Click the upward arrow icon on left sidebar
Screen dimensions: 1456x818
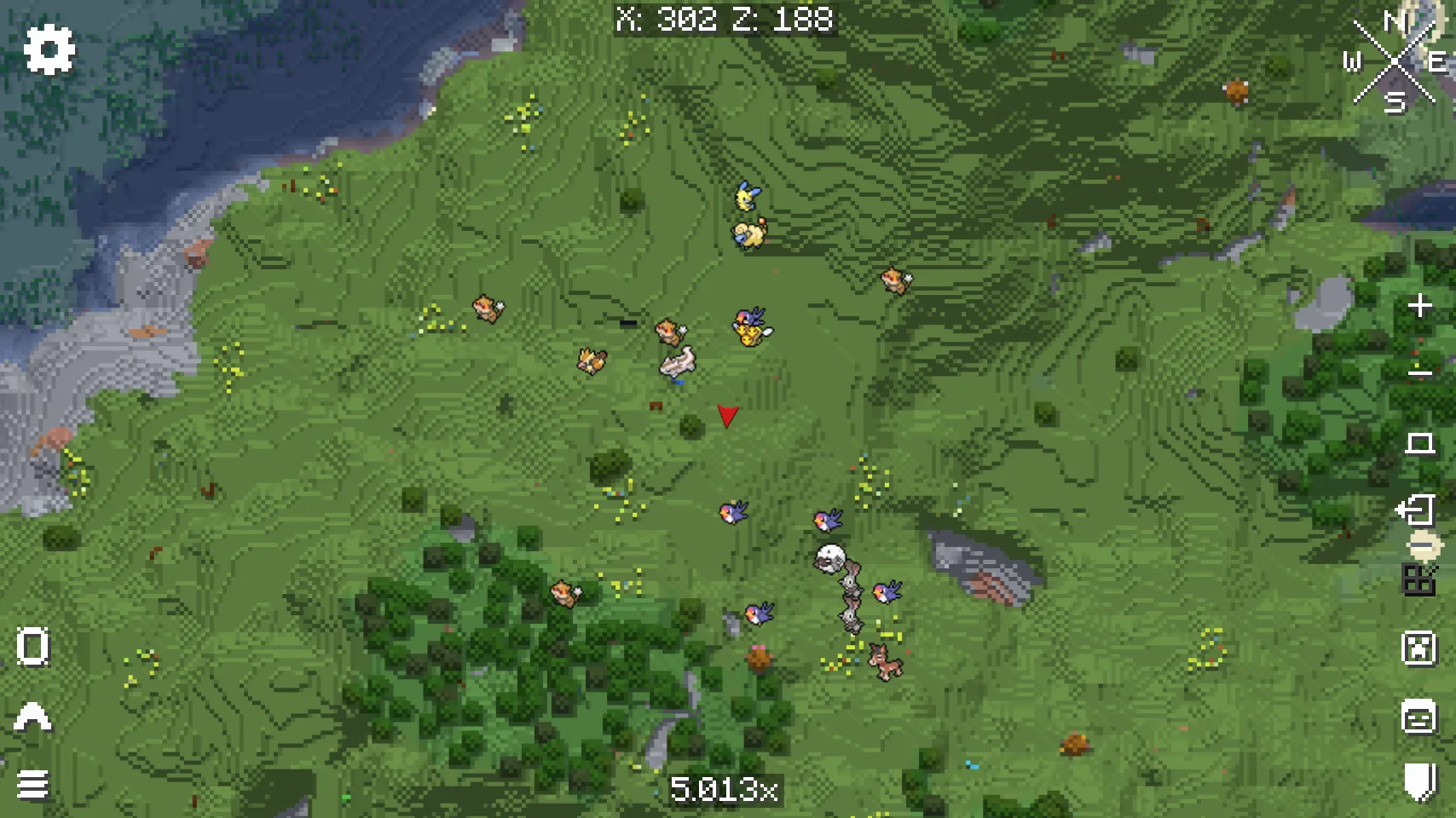pyautogui.click(x=32, y=718)
